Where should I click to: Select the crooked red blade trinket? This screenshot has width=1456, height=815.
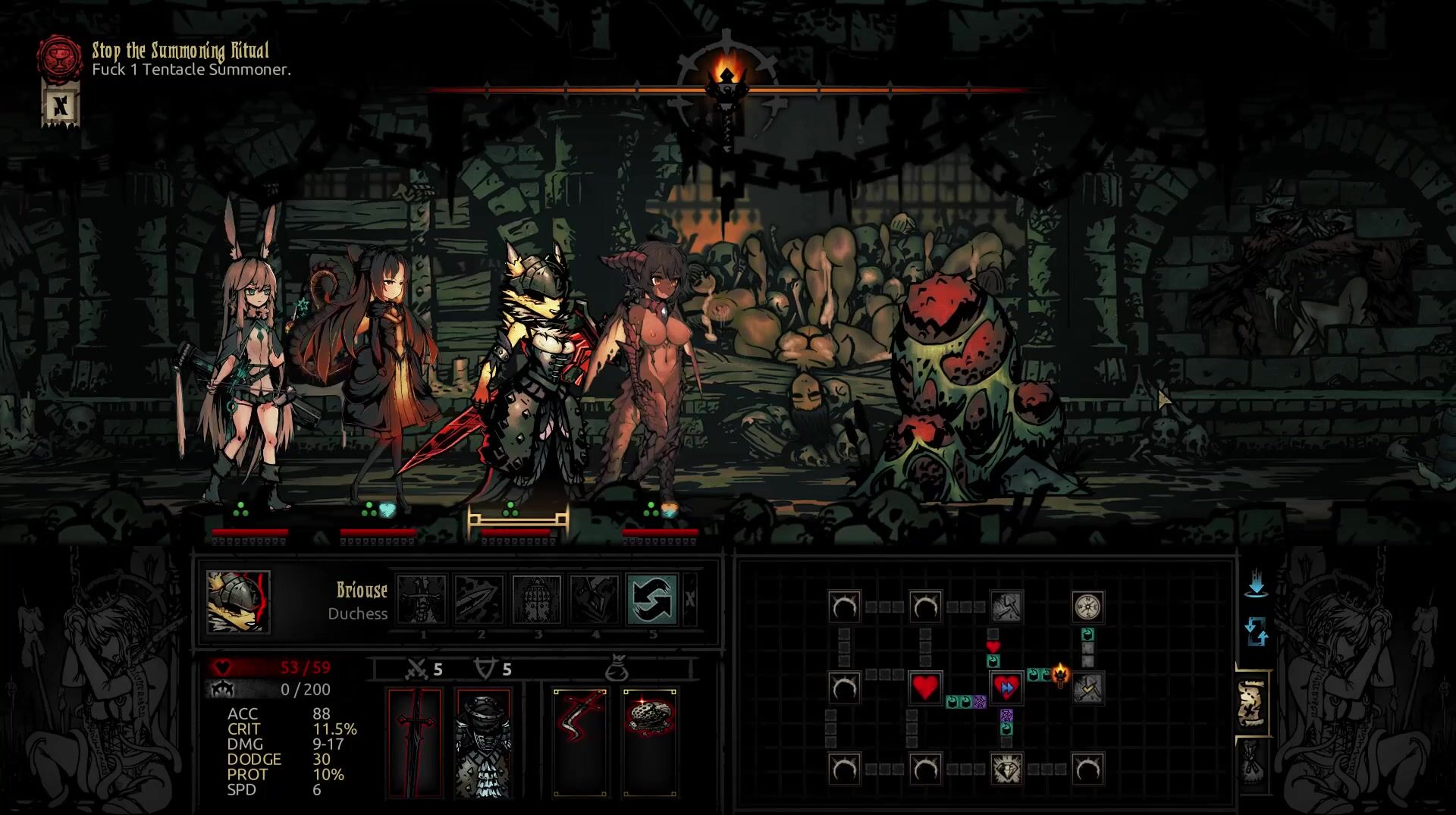[x=580, y=743]
